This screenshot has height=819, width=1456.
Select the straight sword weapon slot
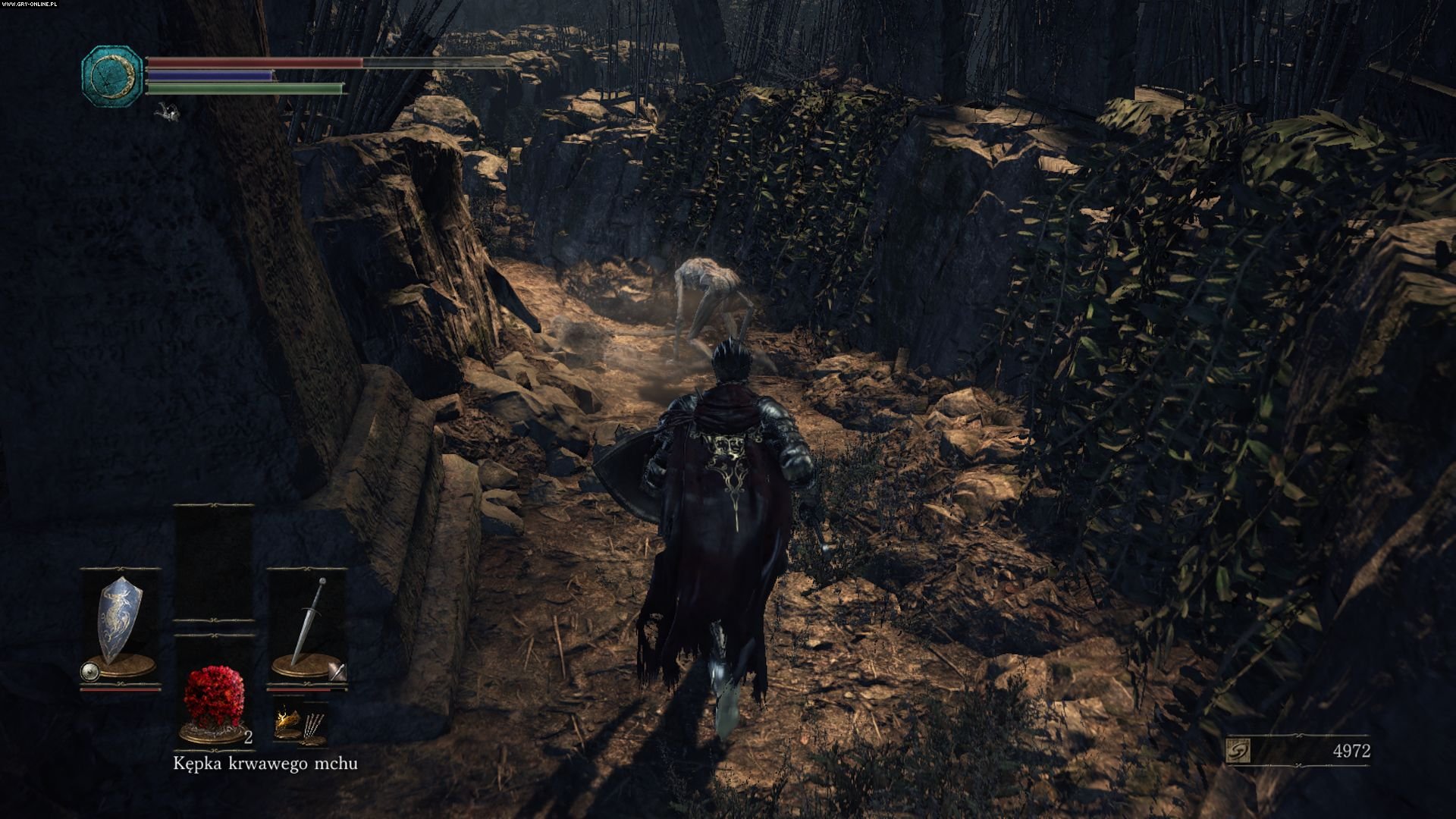coord(308,619)
